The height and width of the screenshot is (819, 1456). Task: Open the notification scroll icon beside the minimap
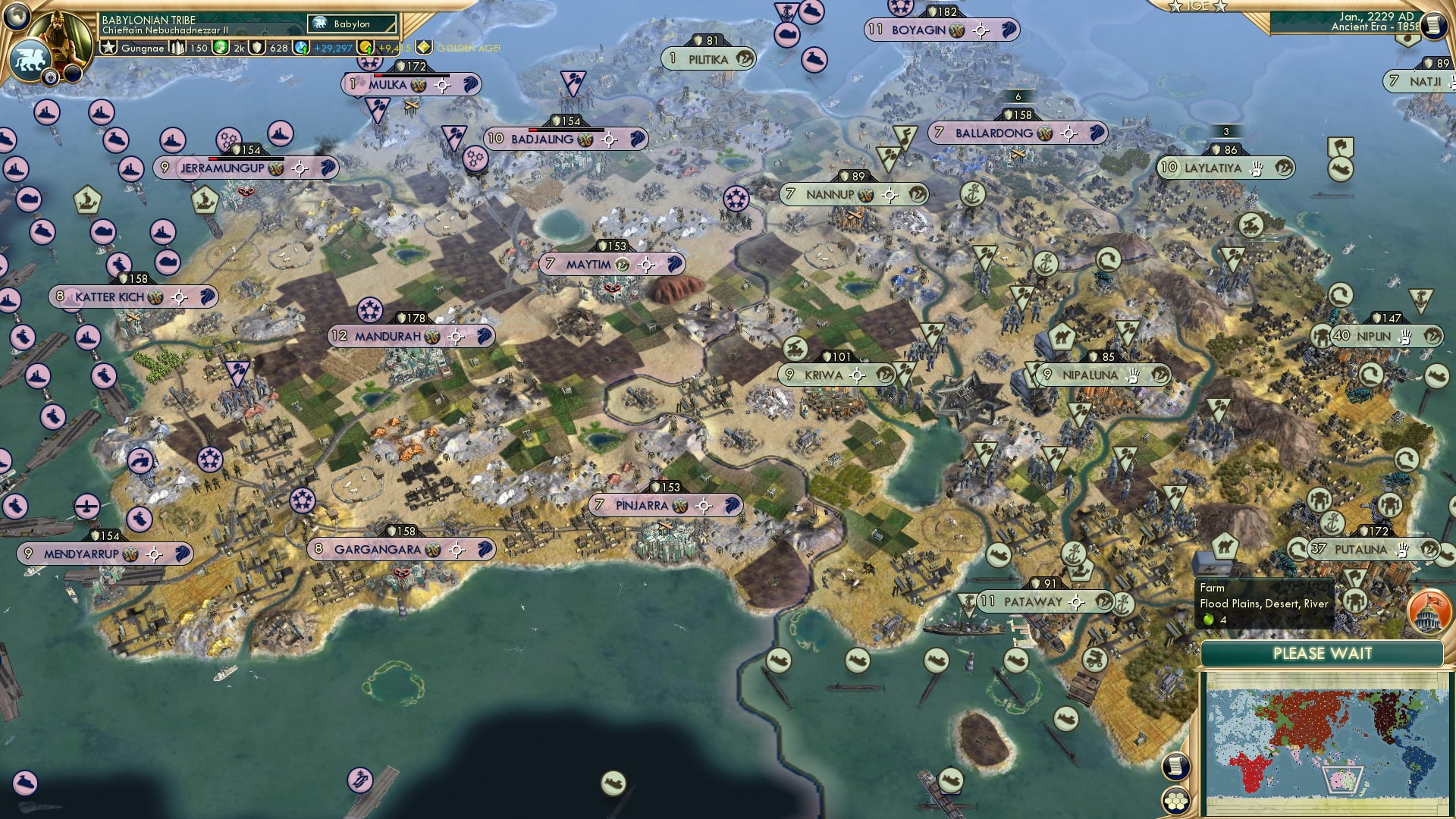pyautogui.click(x=1175, y=767)
